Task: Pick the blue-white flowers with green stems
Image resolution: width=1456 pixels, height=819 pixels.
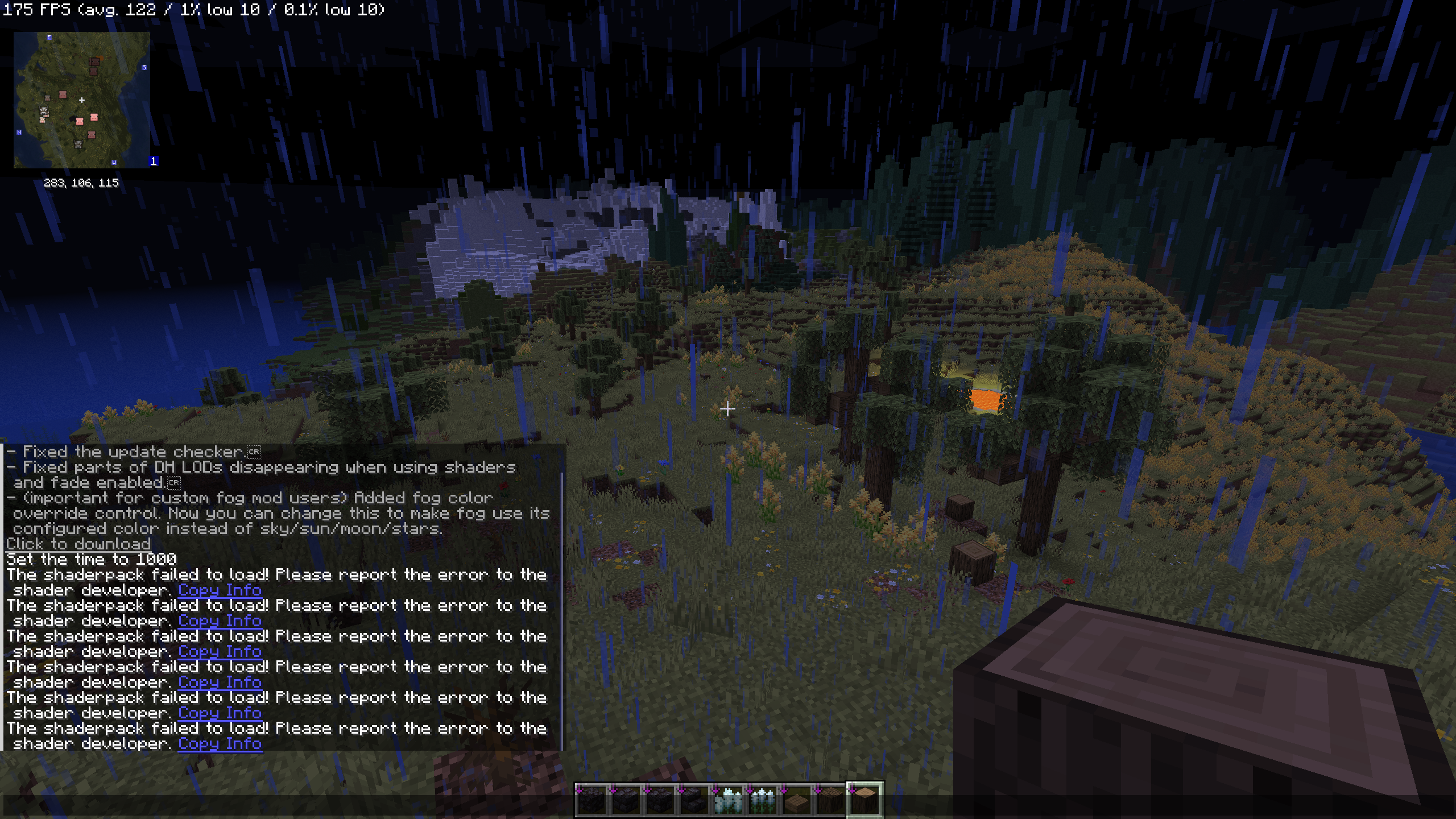Action: (x=762, y=799)
